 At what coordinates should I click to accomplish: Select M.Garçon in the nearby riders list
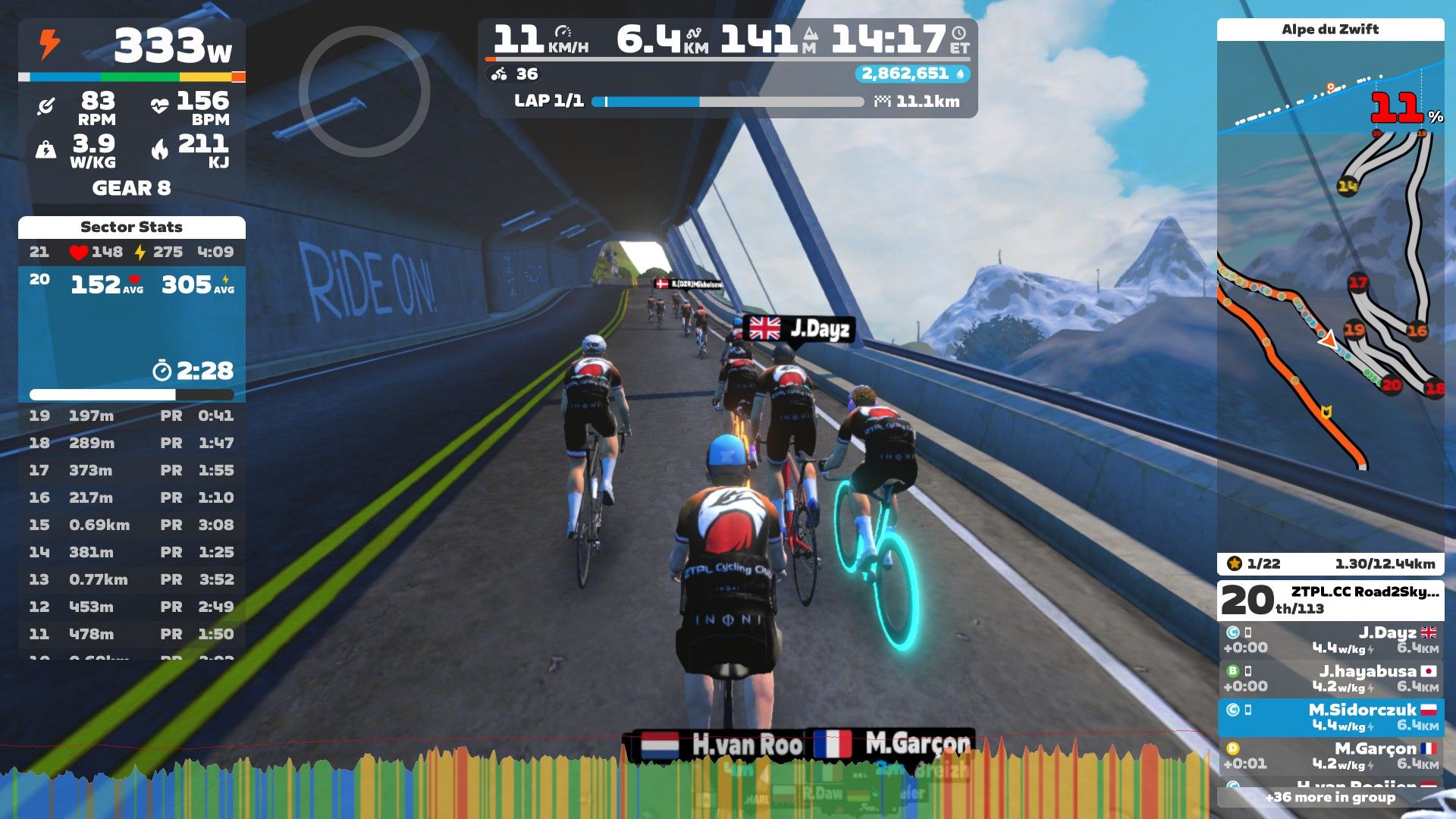pos(1331,756)
